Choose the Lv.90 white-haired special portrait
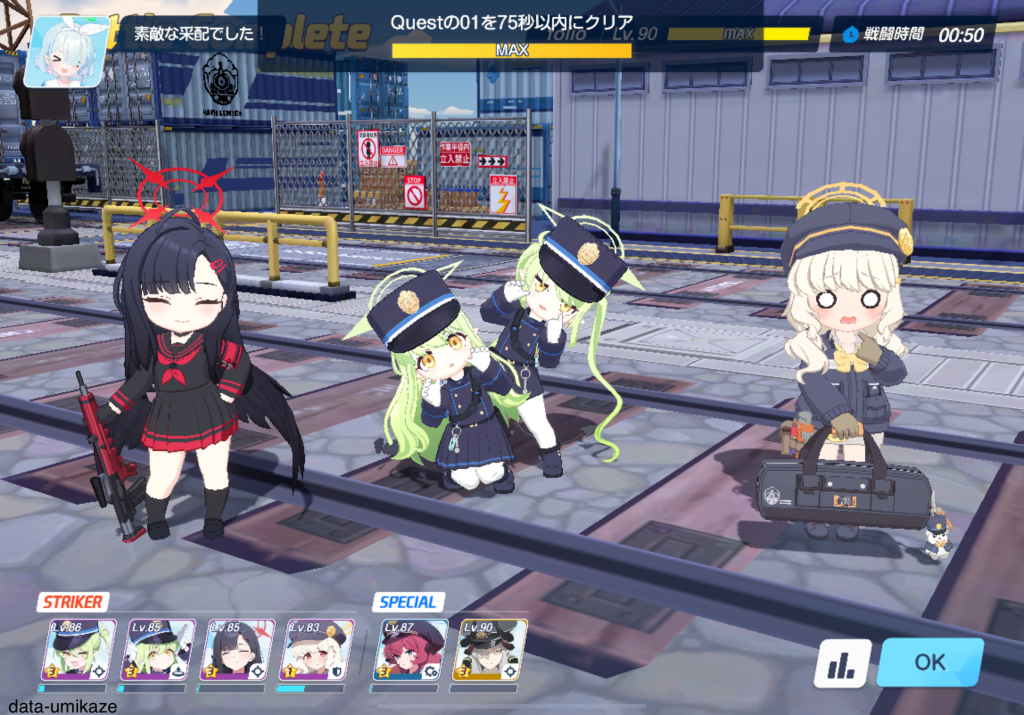The image size is (1024, 715). [x=490, y=651]
